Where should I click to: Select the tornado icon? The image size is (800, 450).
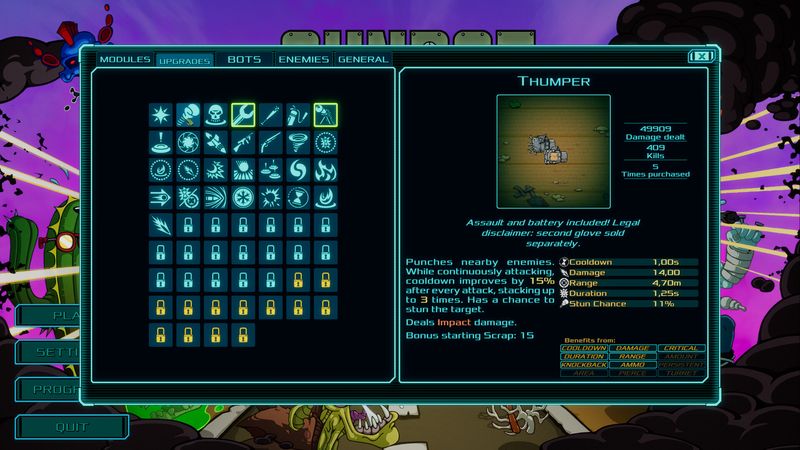pos(298,142)
